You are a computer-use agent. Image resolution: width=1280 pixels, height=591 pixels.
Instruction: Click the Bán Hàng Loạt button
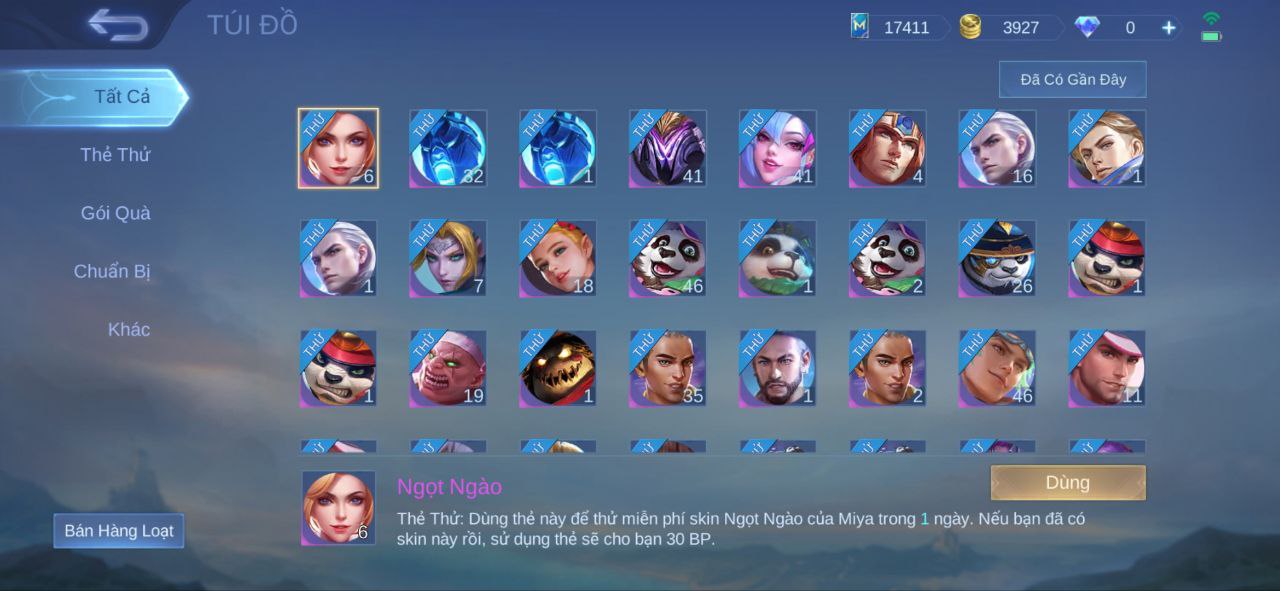119,531
